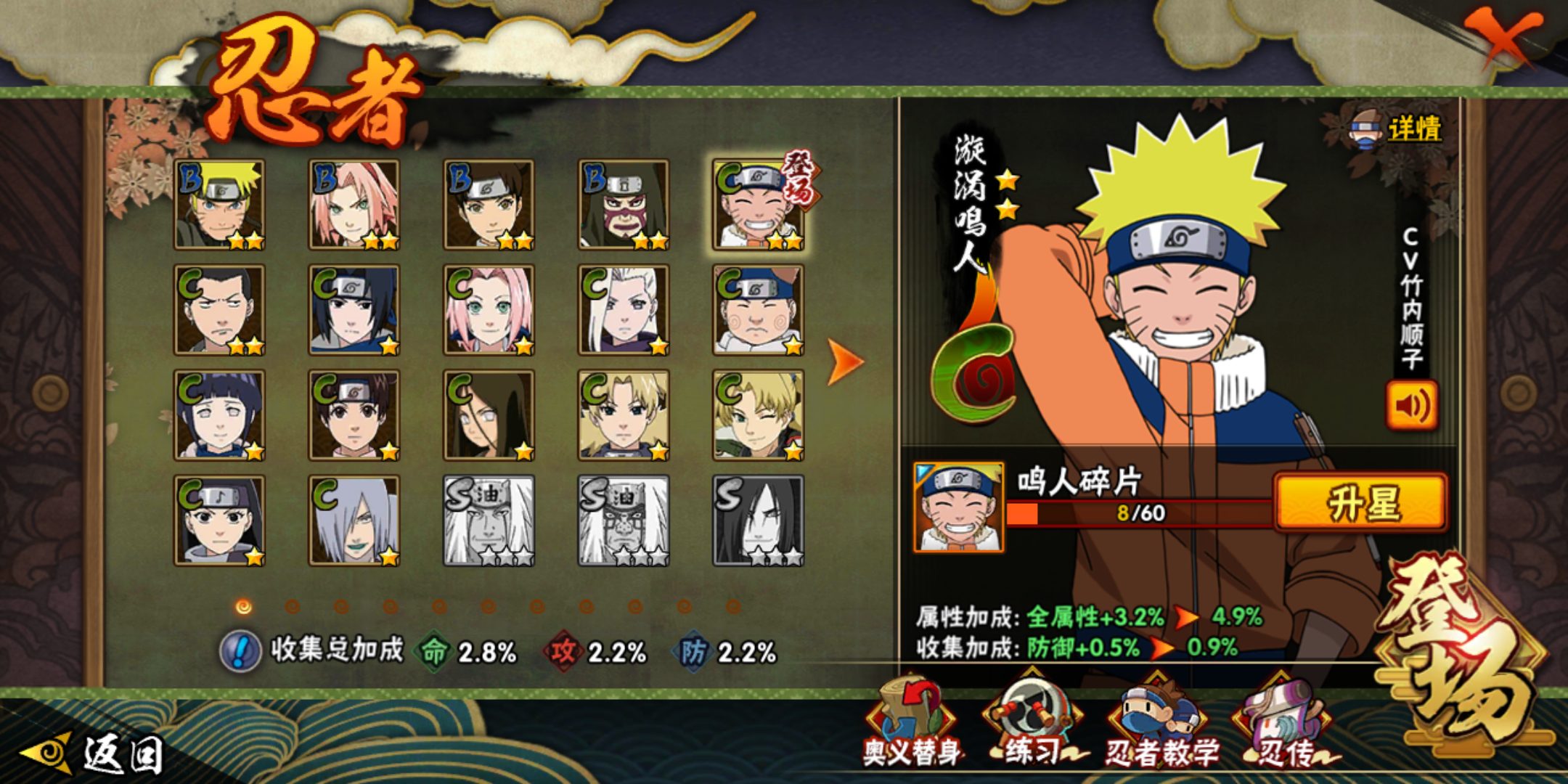Open the 详情 details page
The height and width of the screenshot is (784, 1568).
pyautogui.click(x=1397, y=129)
